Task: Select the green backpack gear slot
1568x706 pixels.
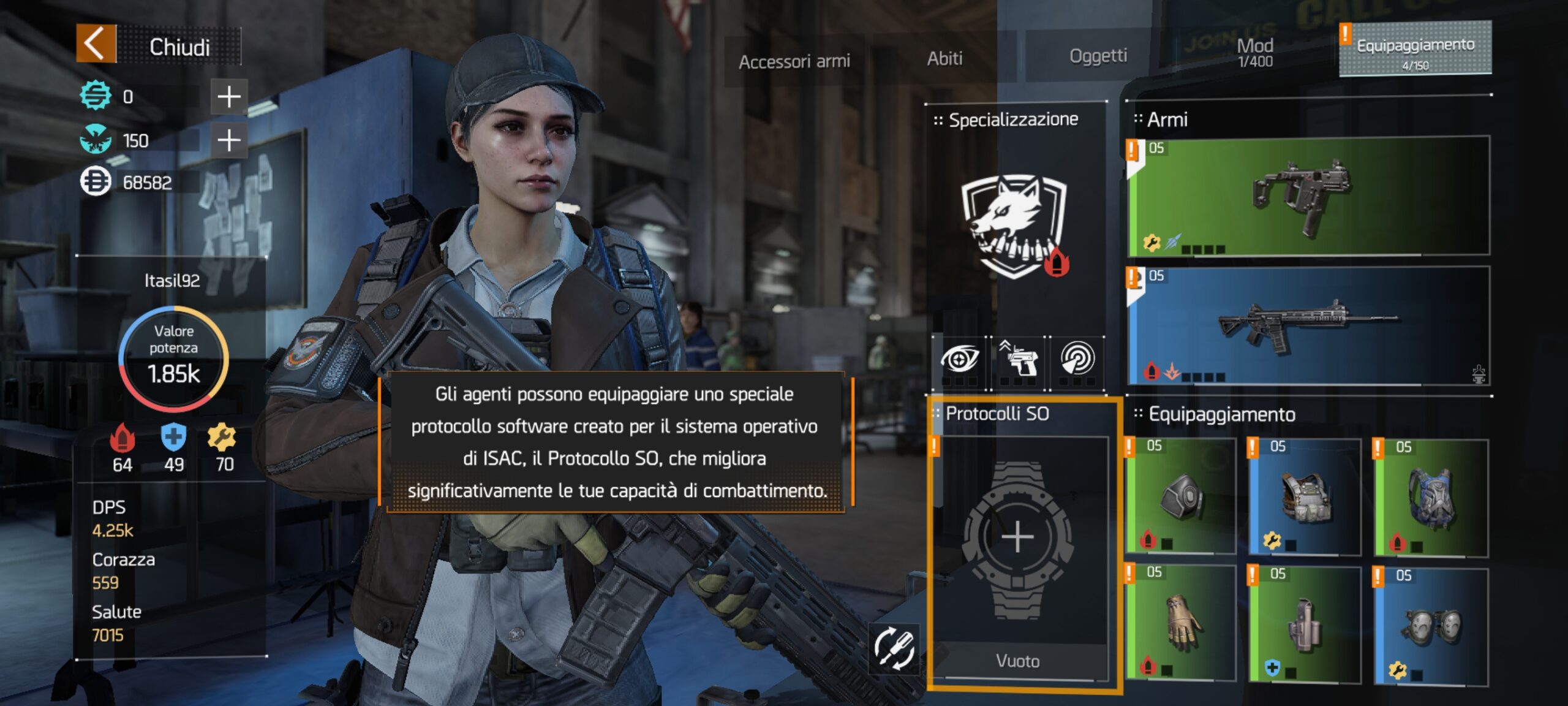Action: (1431, 496)
